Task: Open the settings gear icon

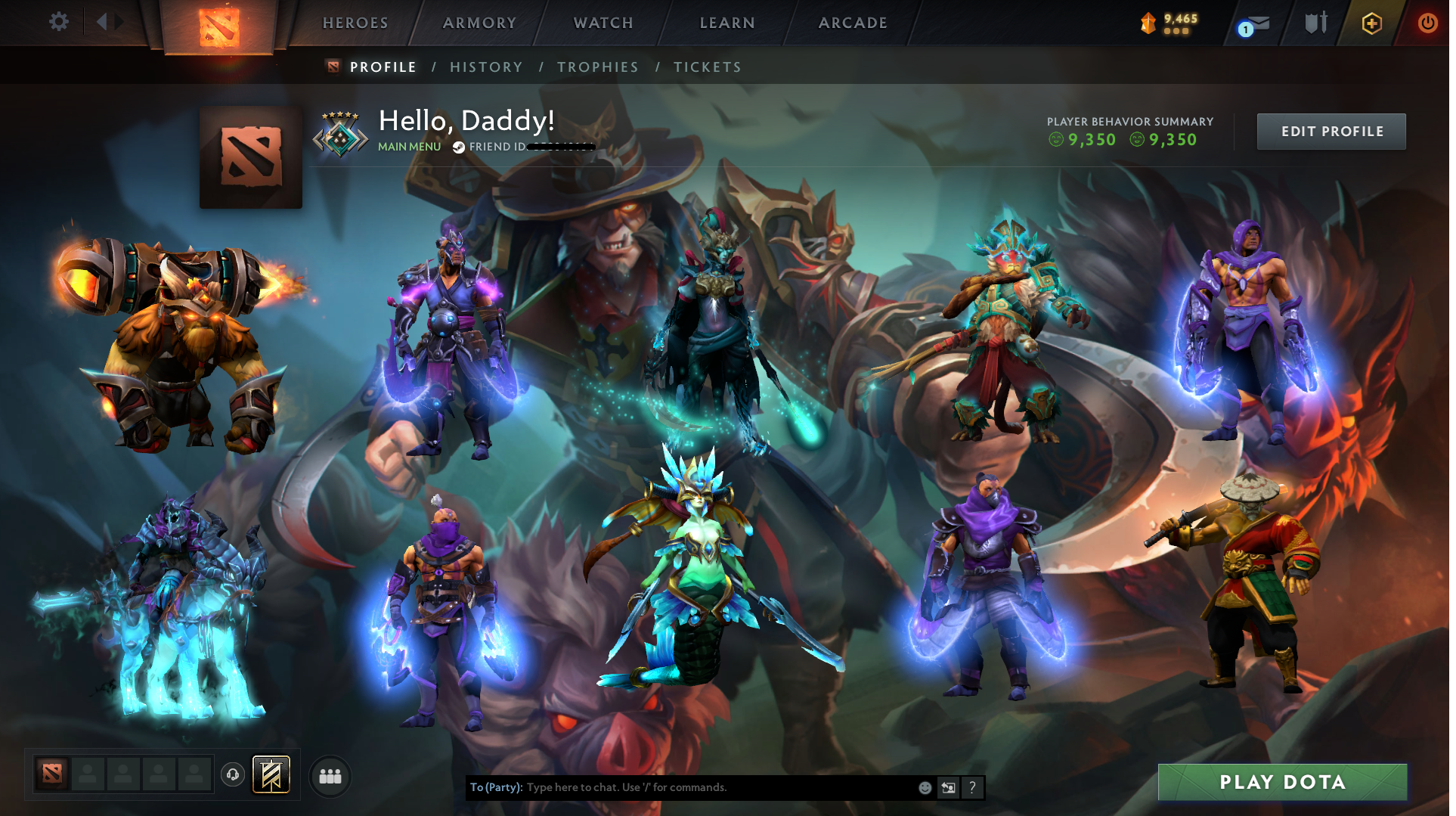Action: [x=58, y=22]
